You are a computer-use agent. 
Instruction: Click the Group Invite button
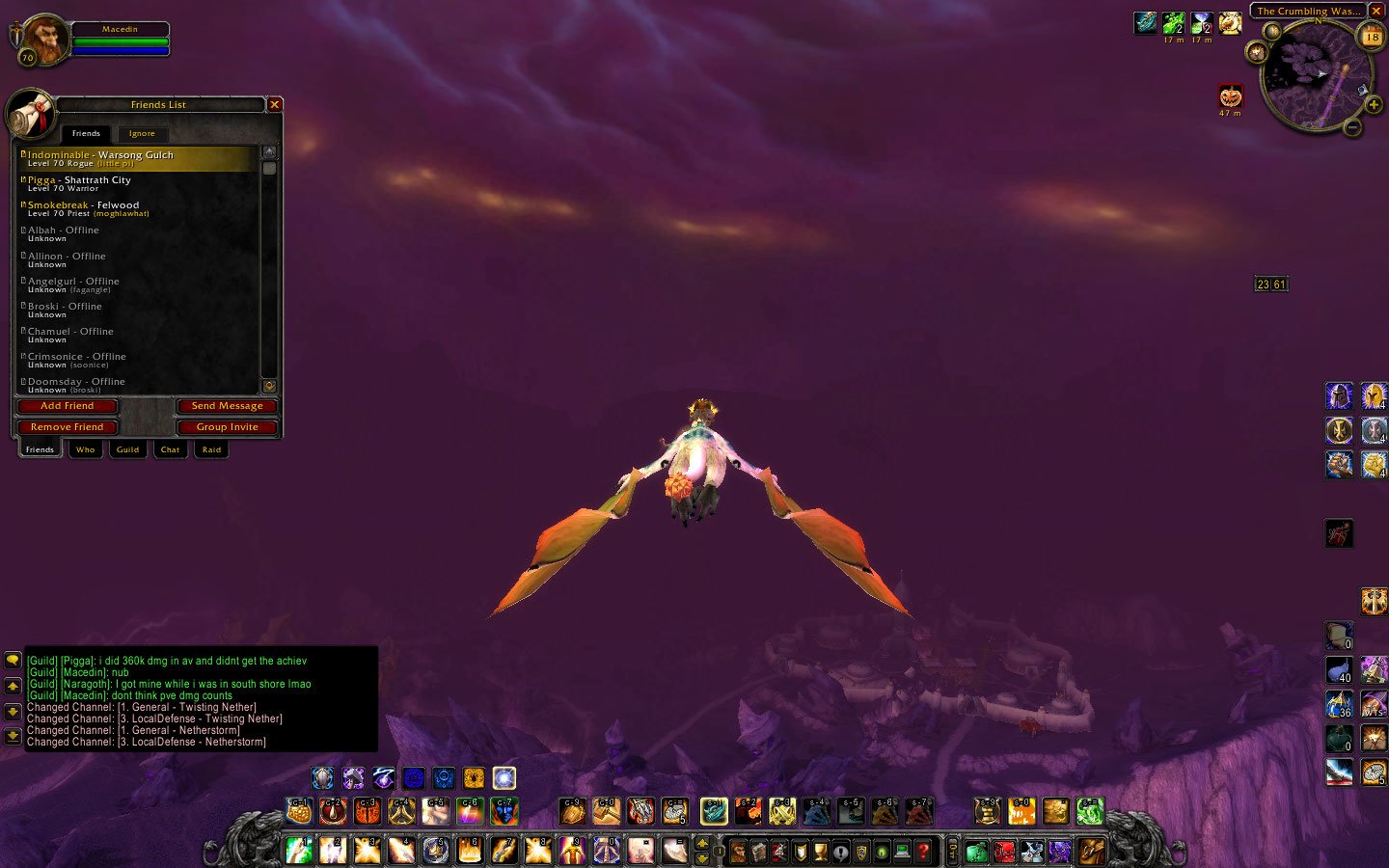click(228, 427)
